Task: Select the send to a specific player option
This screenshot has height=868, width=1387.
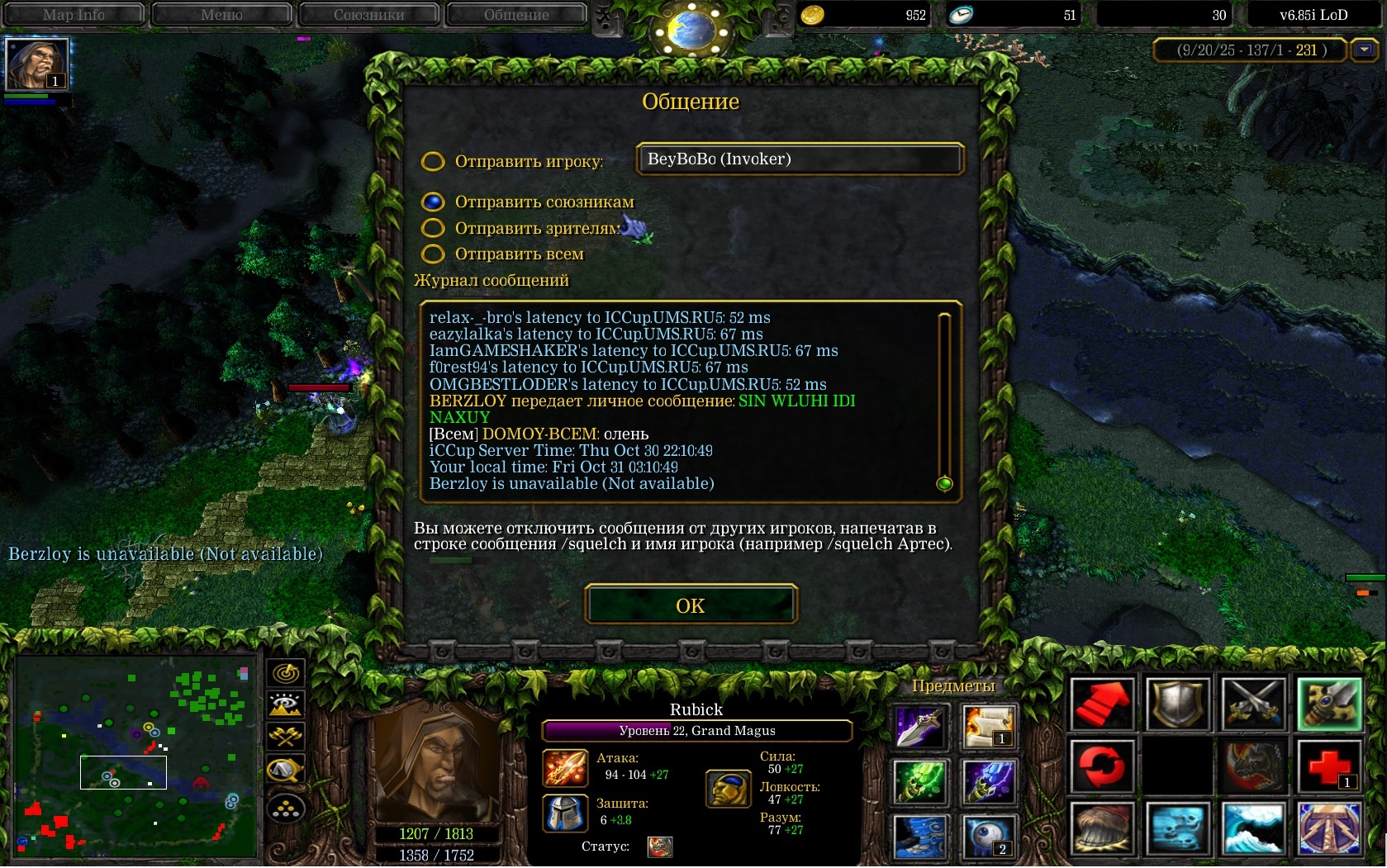Action: (433, 161)
